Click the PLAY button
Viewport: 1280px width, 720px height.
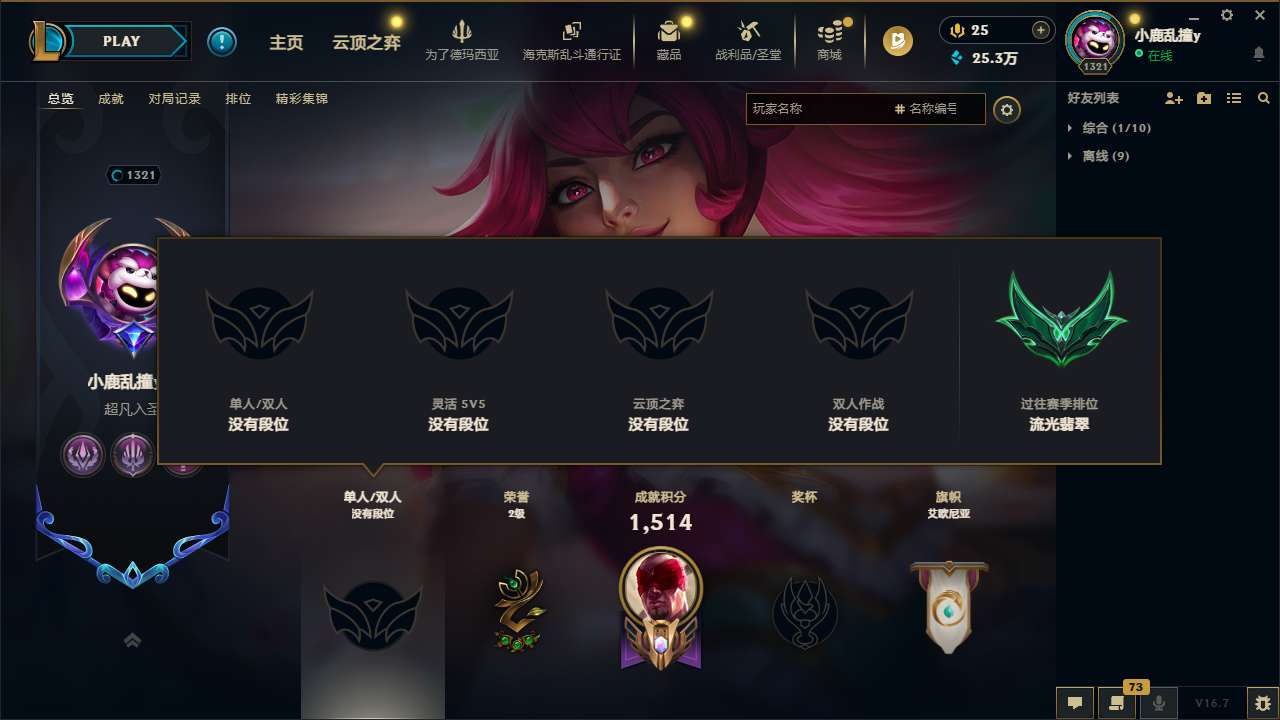coord(122,41)
